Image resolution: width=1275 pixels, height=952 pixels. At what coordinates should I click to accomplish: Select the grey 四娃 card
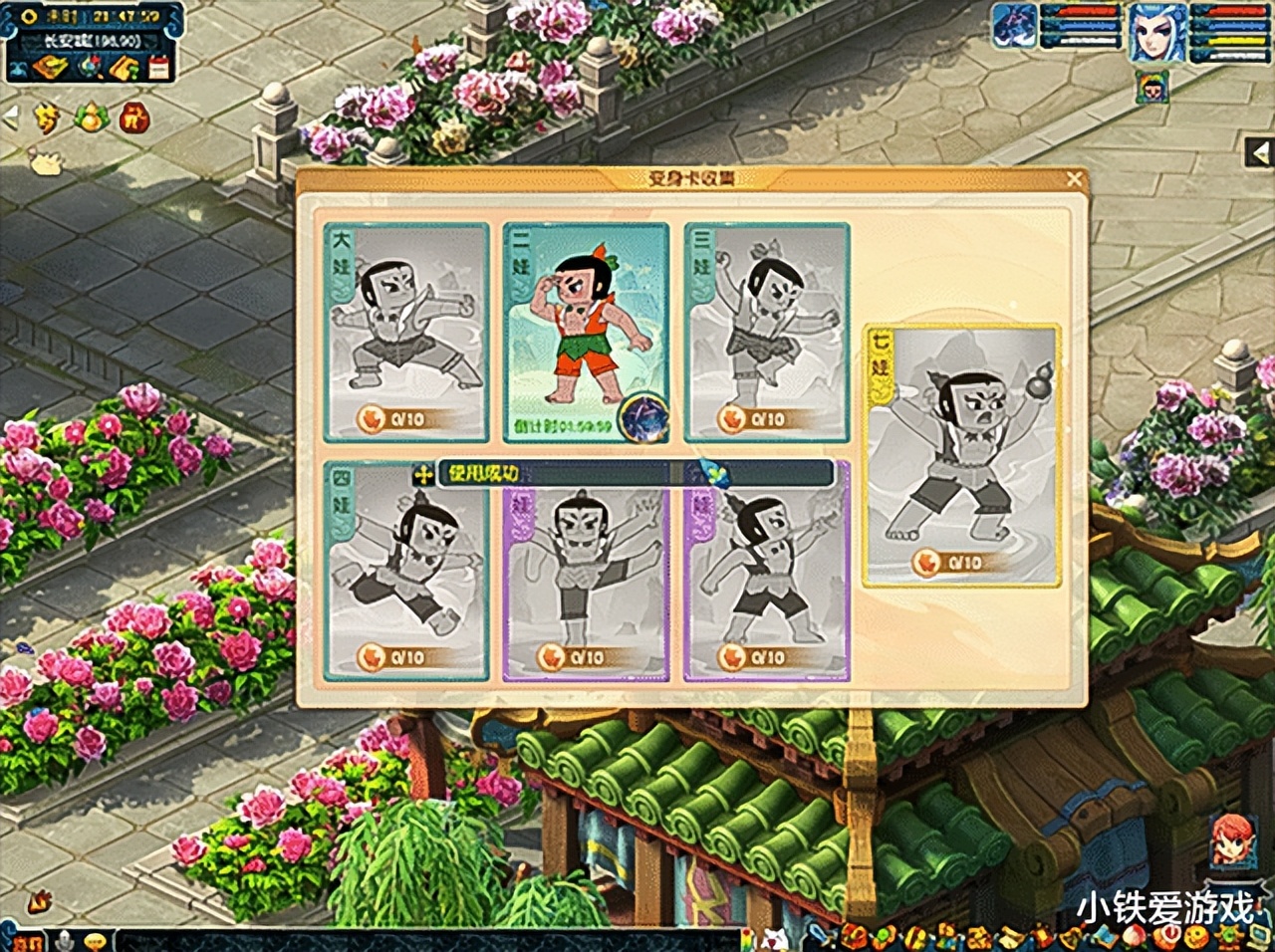[x=406, y=572]
